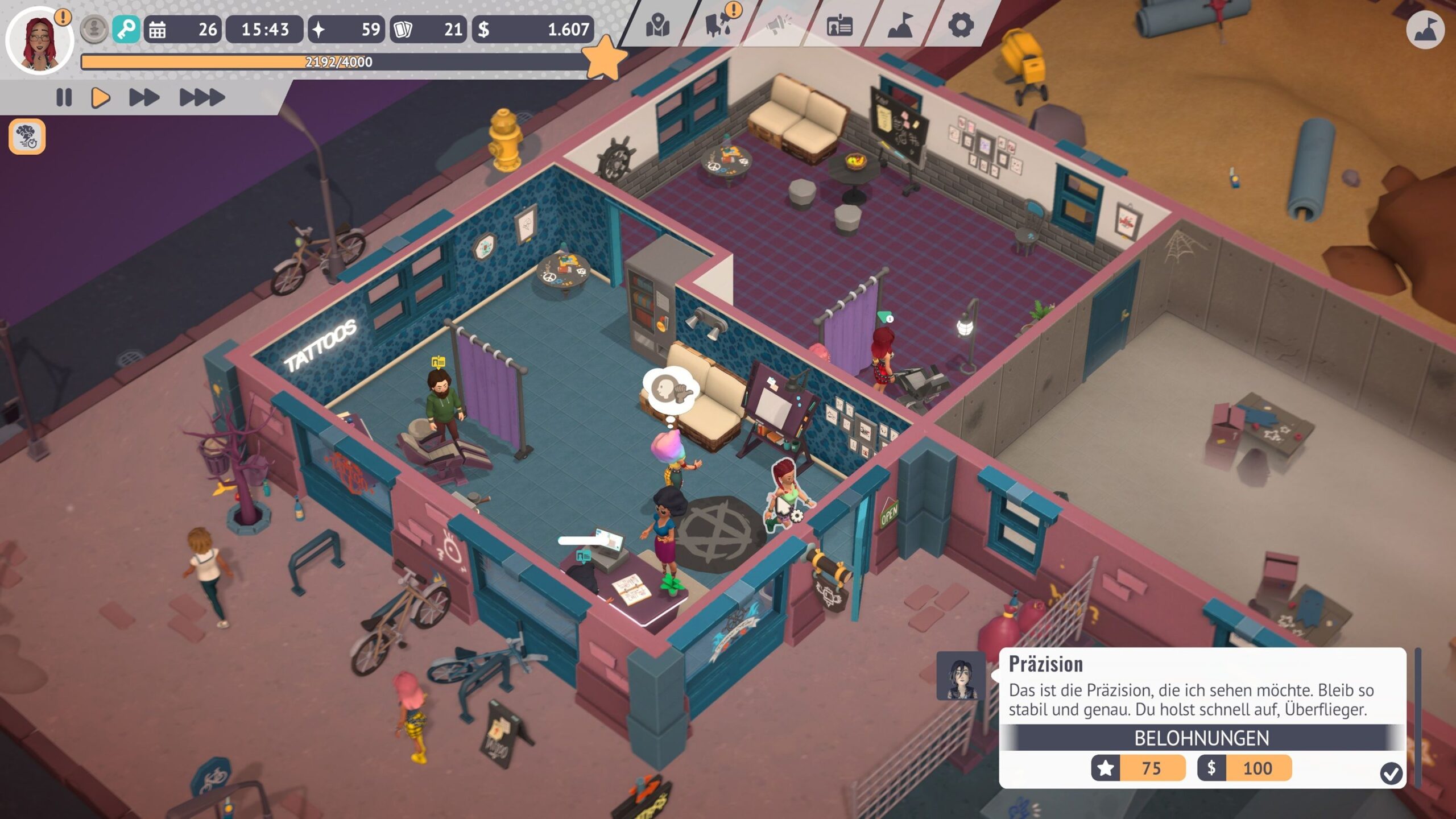Click the quest giver portrait beside Präzision

pyautogui.click(x=961, y=676)
